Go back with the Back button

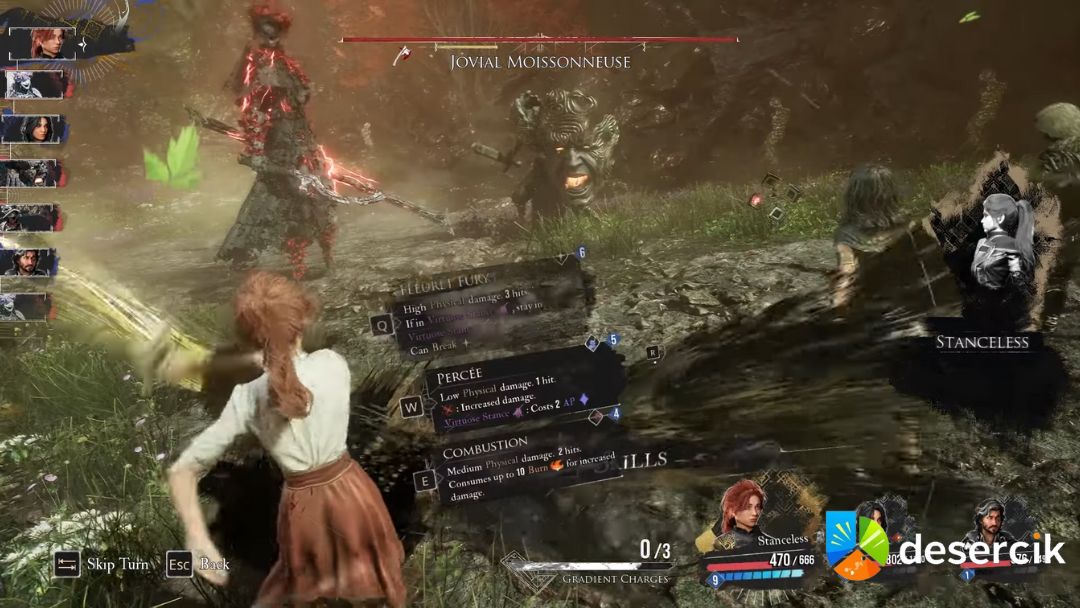point(199,564)
